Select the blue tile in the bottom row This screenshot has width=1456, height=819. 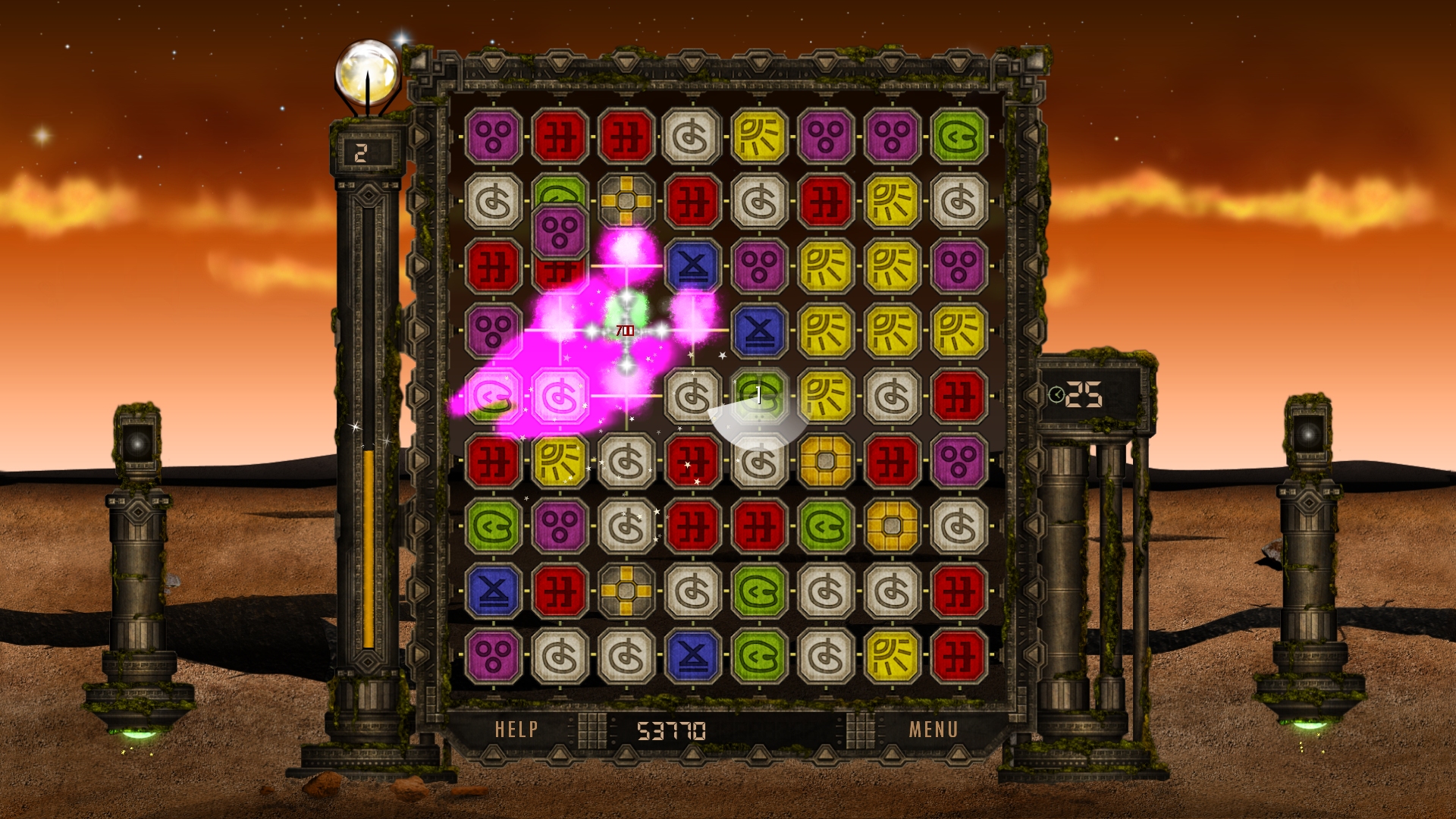click(692, 656)
